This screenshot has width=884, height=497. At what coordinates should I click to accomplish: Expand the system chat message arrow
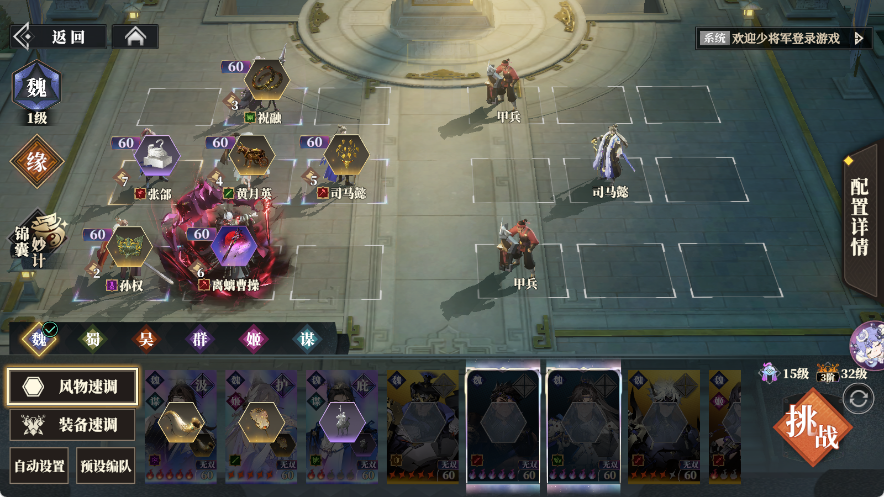[858, 38]
